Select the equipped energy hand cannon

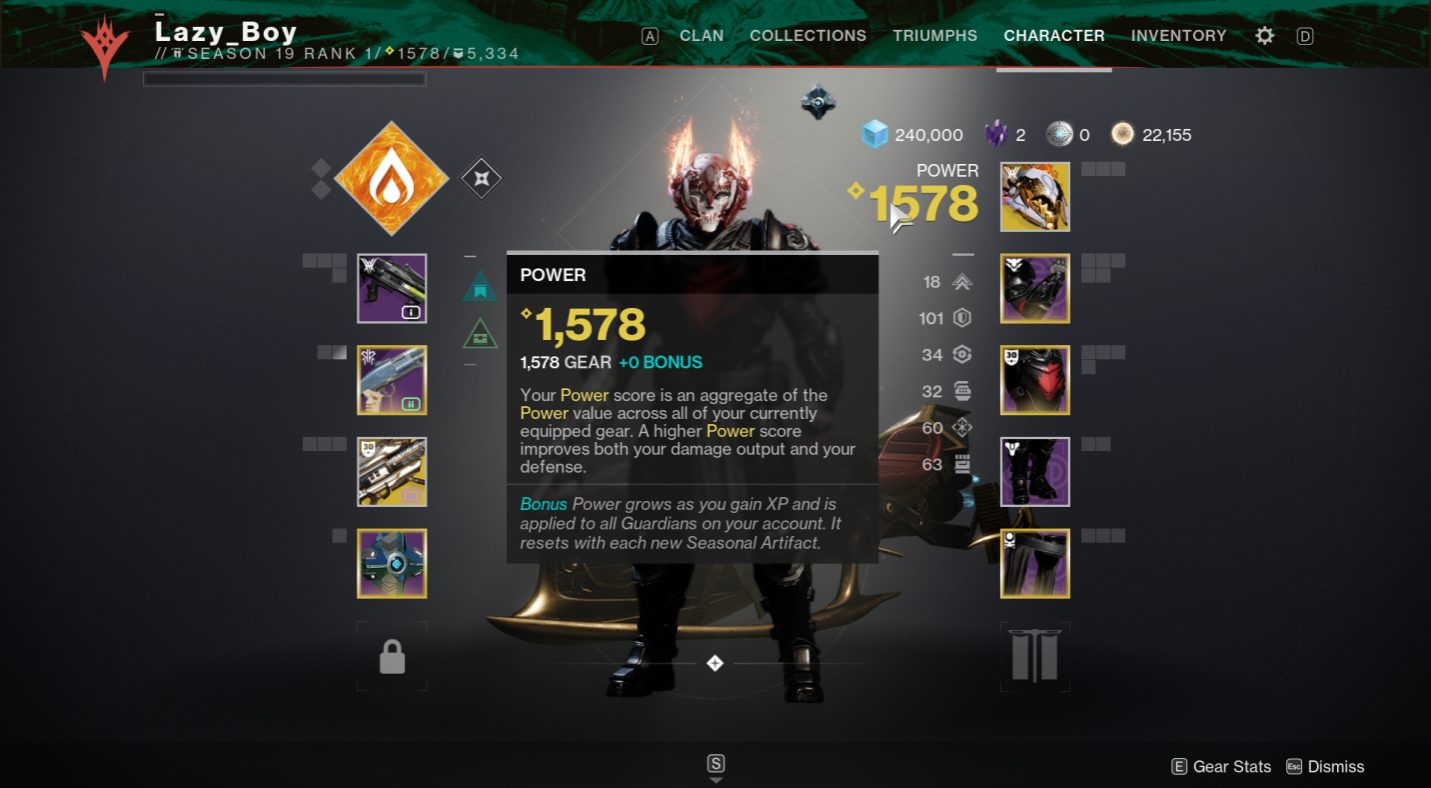tap(391, 380)
